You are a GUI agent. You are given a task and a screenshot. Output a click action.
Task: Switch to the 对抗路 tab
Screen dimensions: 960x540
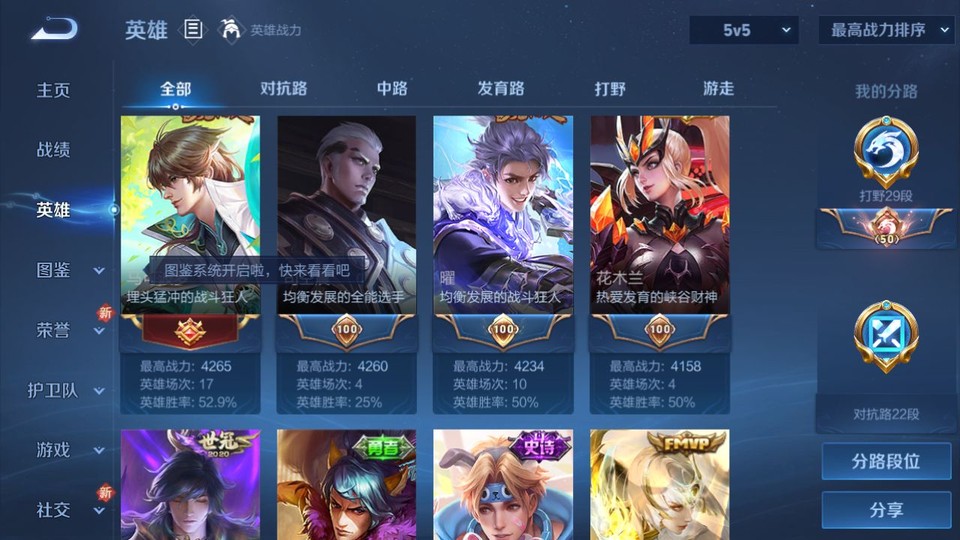tap(283, 88)
